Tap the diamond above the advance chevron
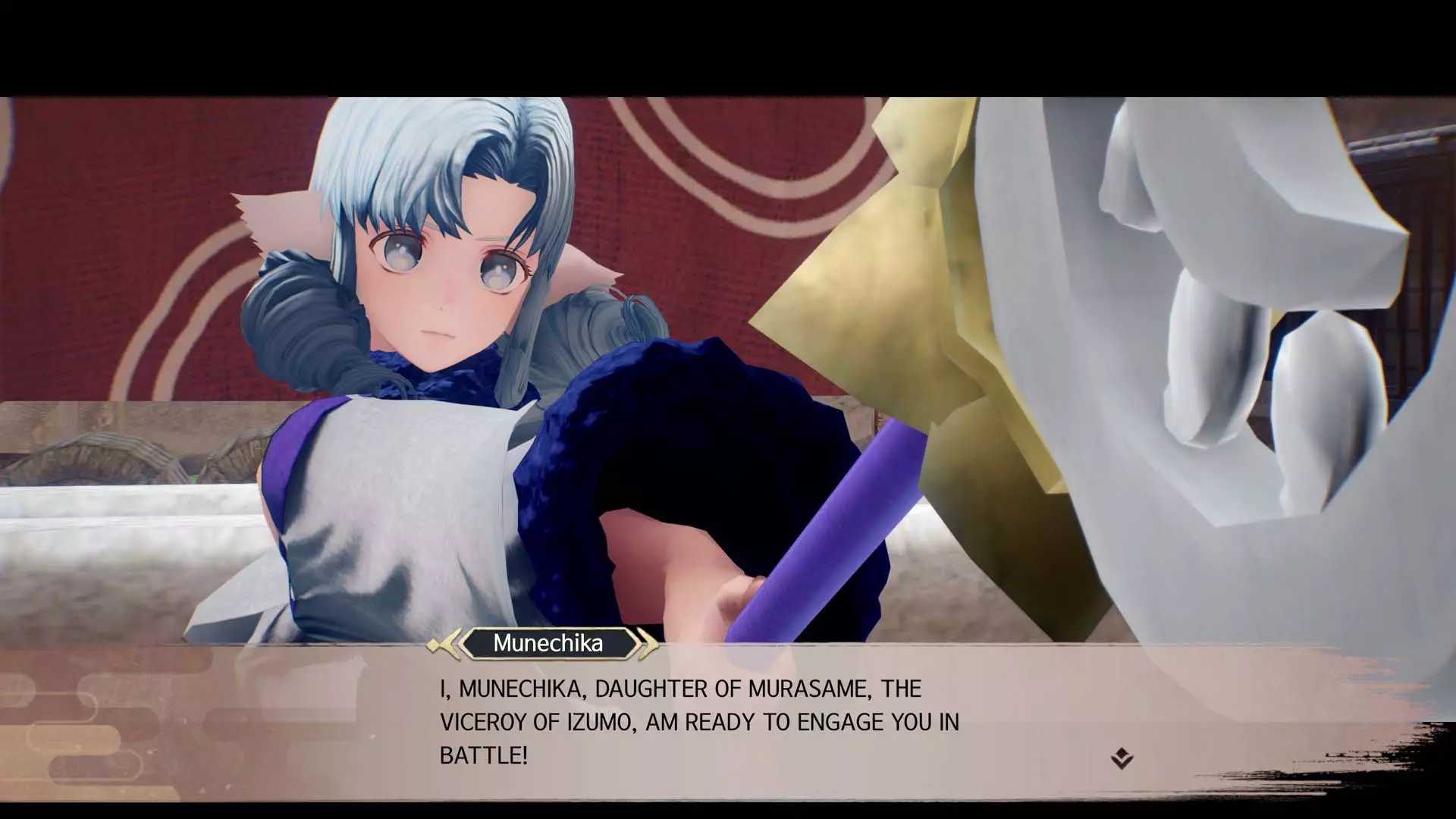The image size is (1456, 819). [1122, 753]
